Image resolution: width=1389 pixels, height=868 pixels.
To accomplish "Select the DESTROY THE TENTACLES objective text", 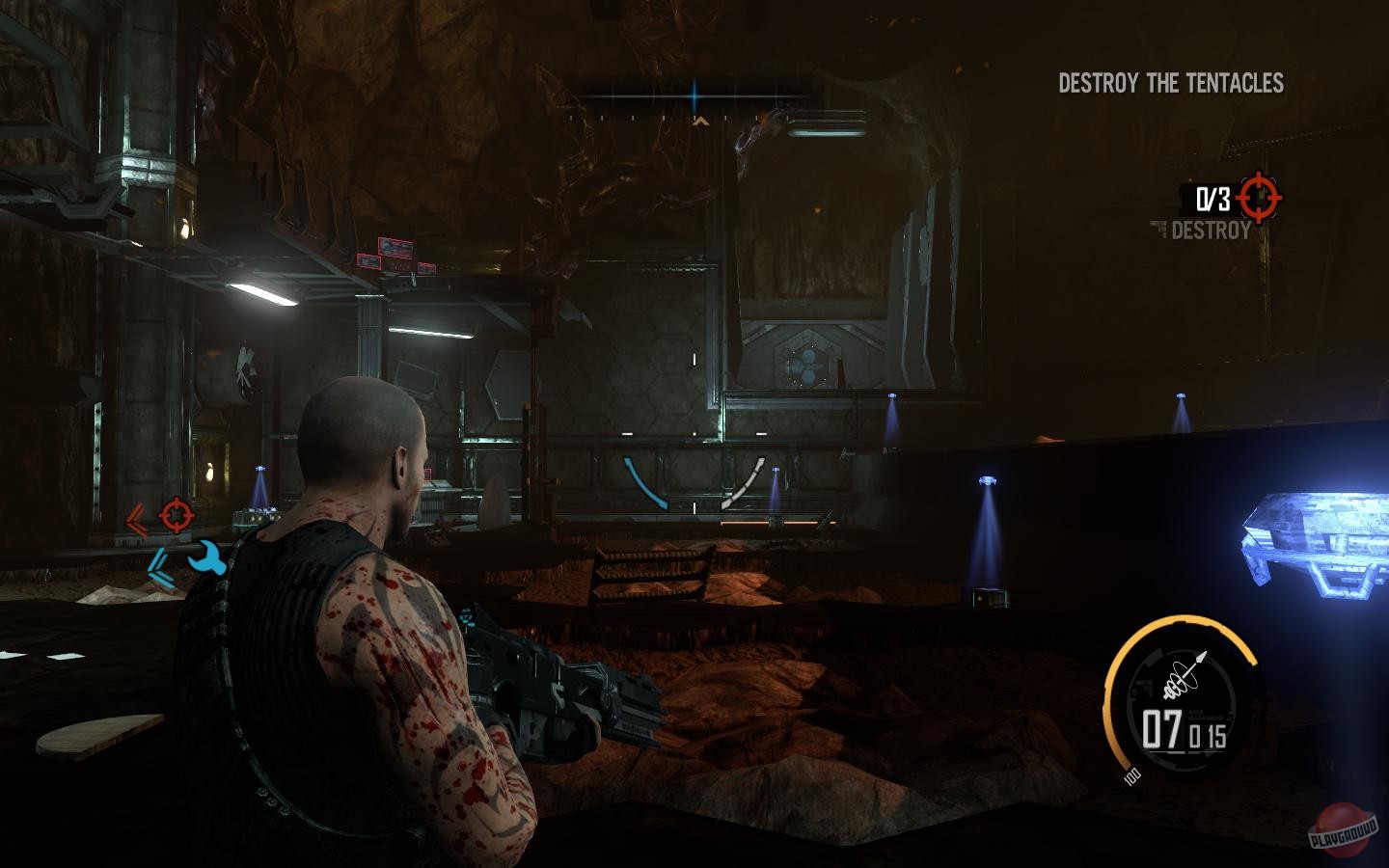I will [x=1171, y=84].
